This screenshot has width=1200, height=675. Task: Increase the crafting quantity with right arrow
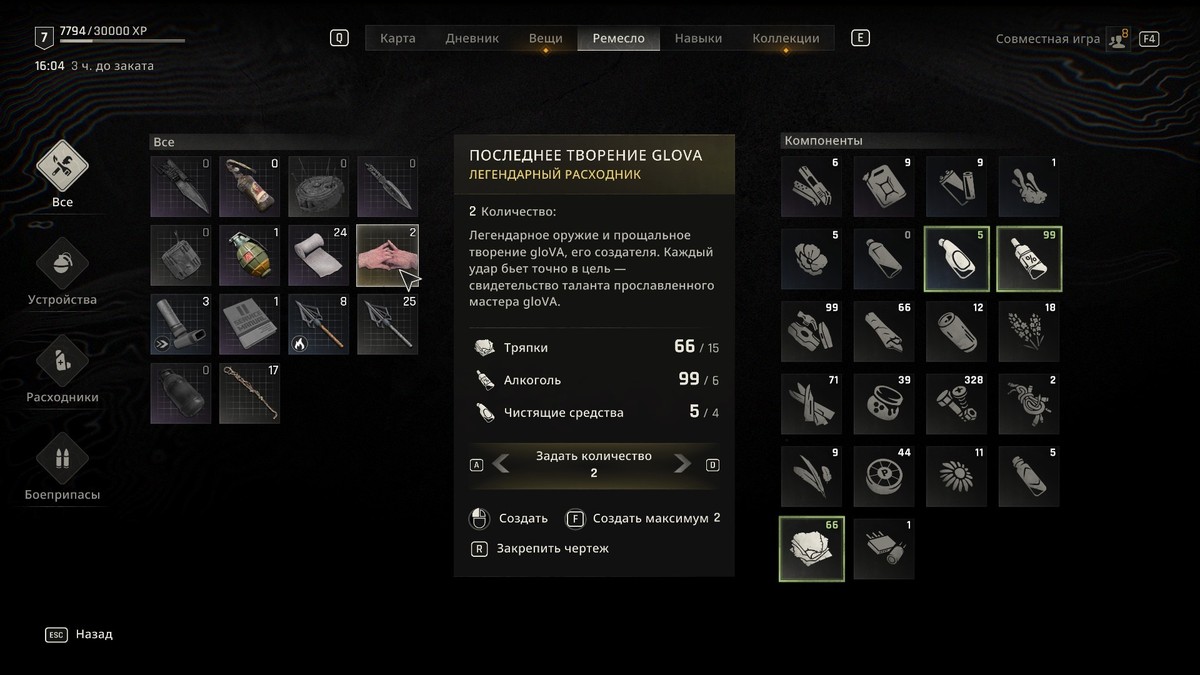coord(682,464)
